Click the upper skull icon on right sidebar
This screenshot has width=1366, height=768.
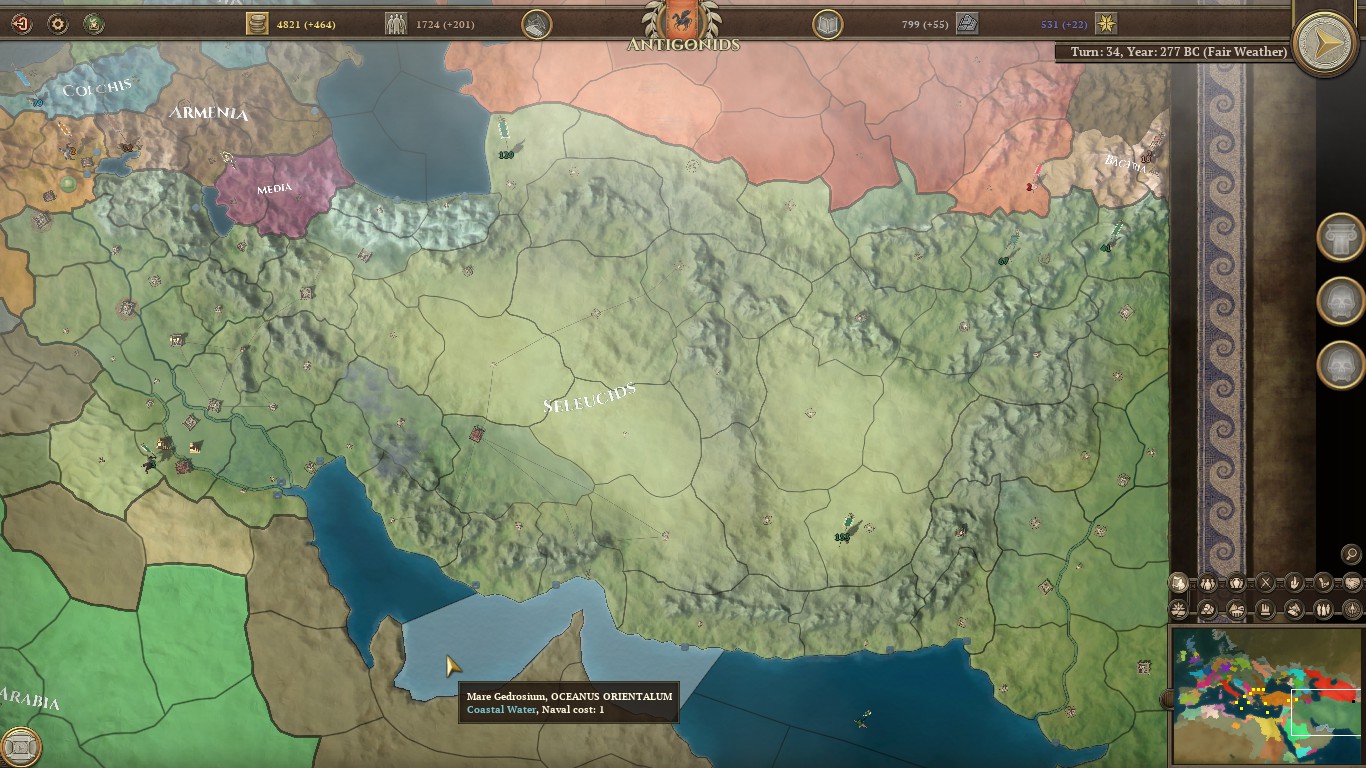(1341, 300)
